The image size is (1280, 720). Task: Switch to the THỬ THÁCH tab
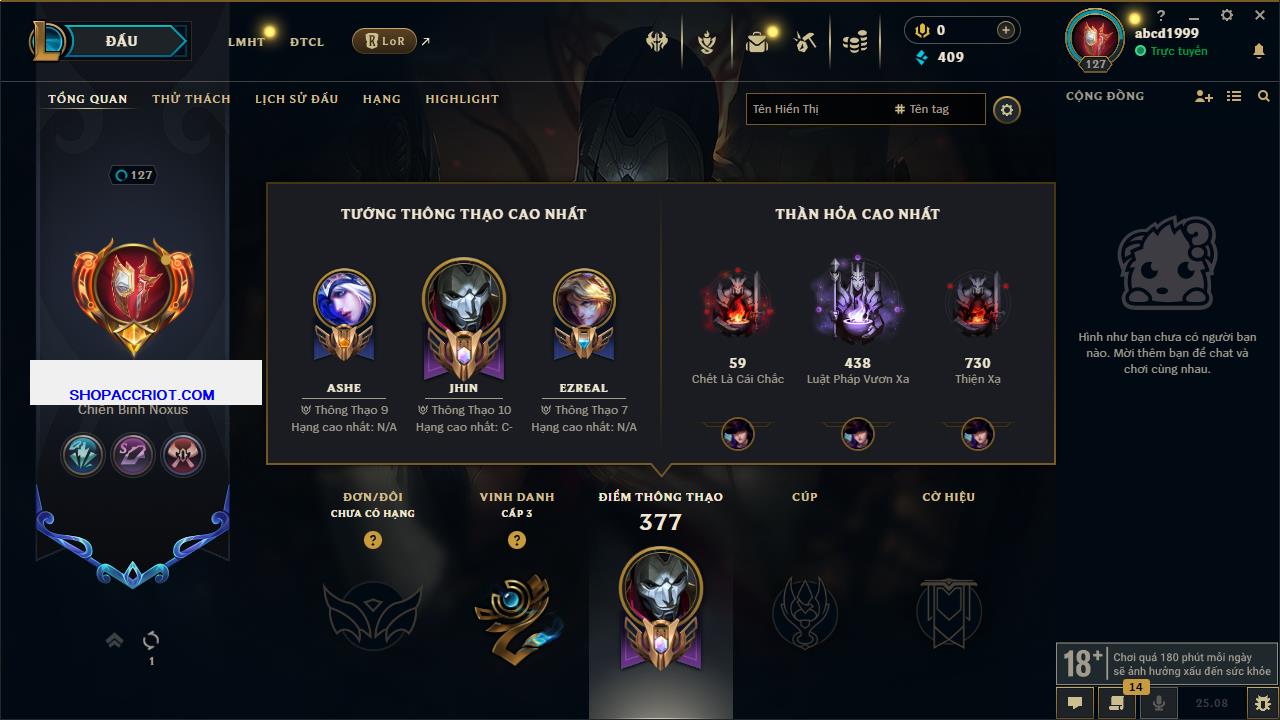point(191,99)
